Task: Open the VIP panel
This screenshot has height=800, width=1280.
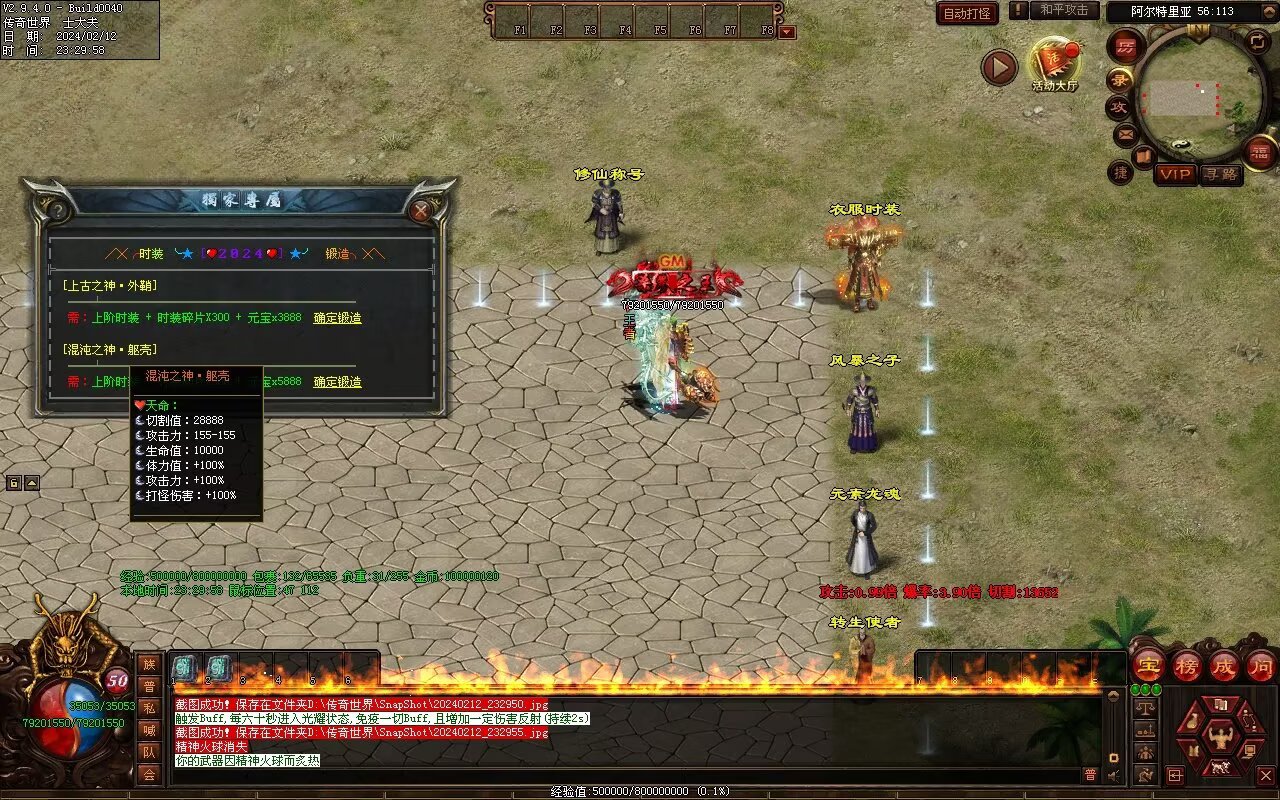Action: (1175, 174)
